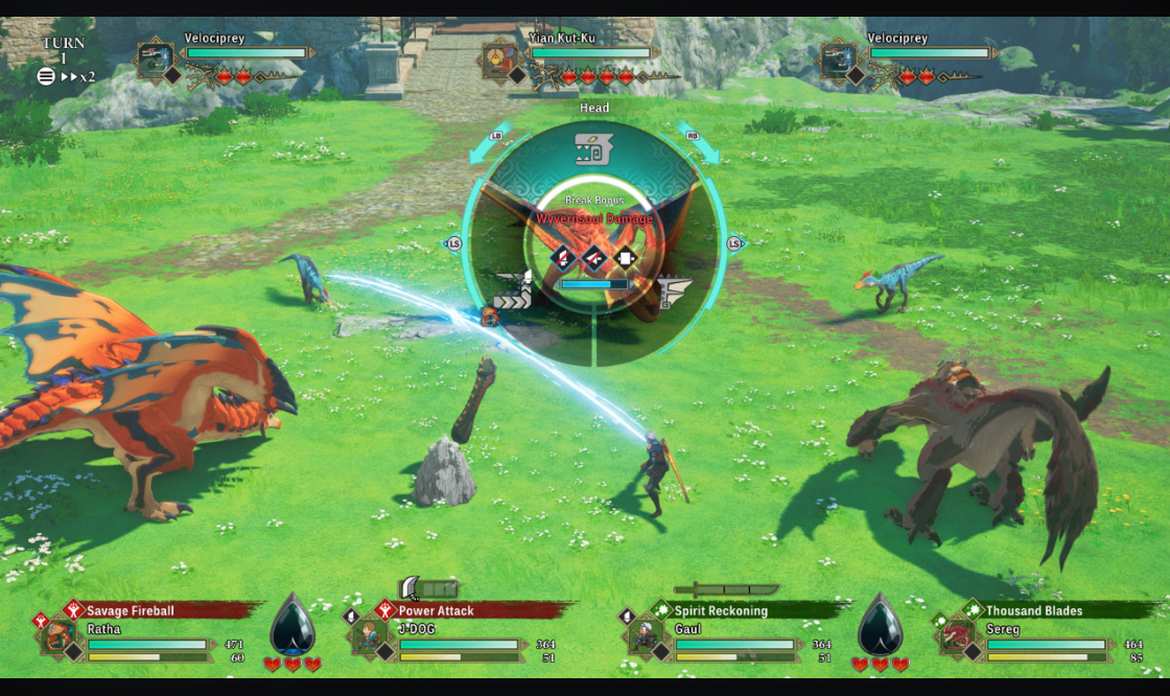Open the battle menu hamburger icon
The width and height of the screenshot is (1170, 696).
coord(46,76)
